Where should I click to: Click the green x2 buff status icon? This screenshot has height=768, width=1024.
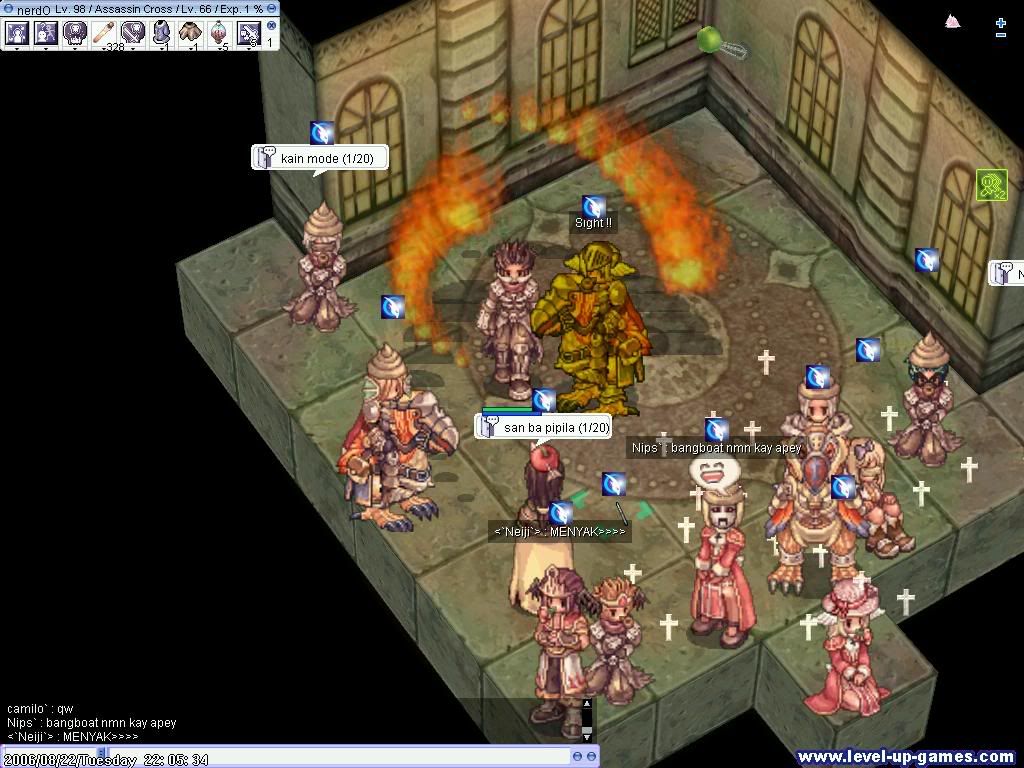(x=991, y=185)
